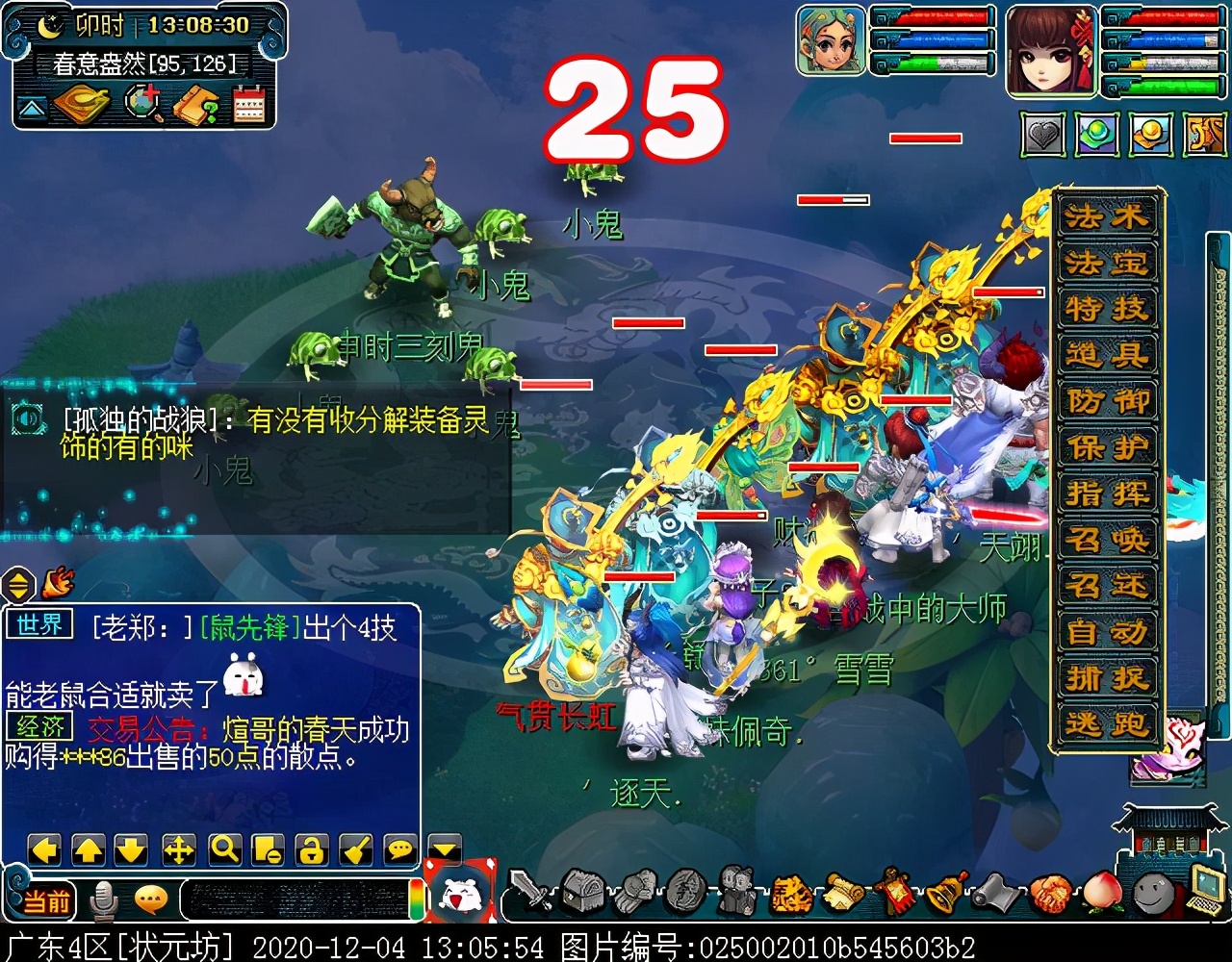The width and height of the screenshot is (1232, 962).
Task: Choose the 捕捉 capture command
Action: coord(1107,678)
